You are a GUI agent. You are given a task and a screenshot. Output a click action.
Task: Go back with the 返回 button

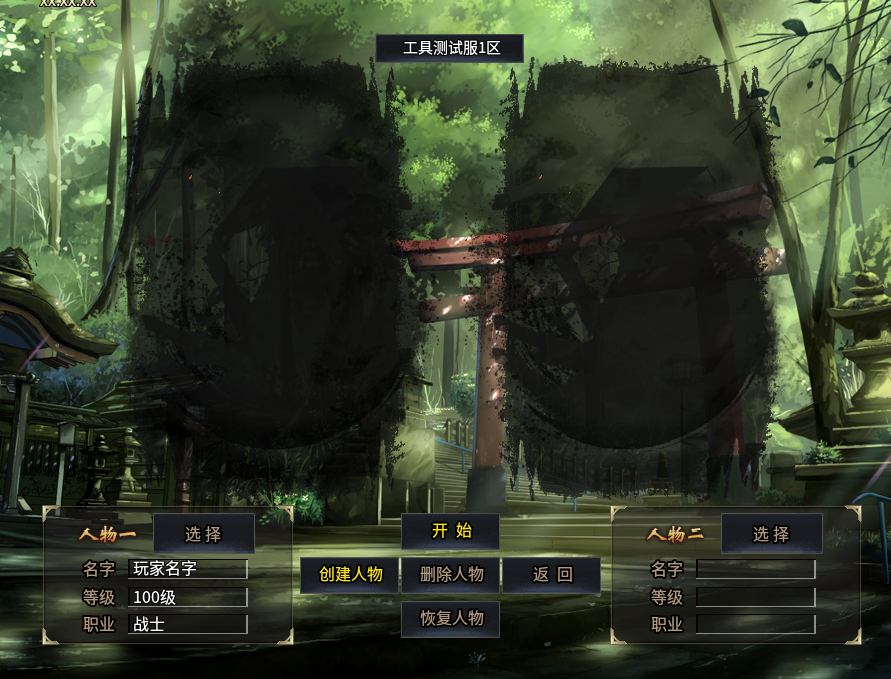click(551, 575)
